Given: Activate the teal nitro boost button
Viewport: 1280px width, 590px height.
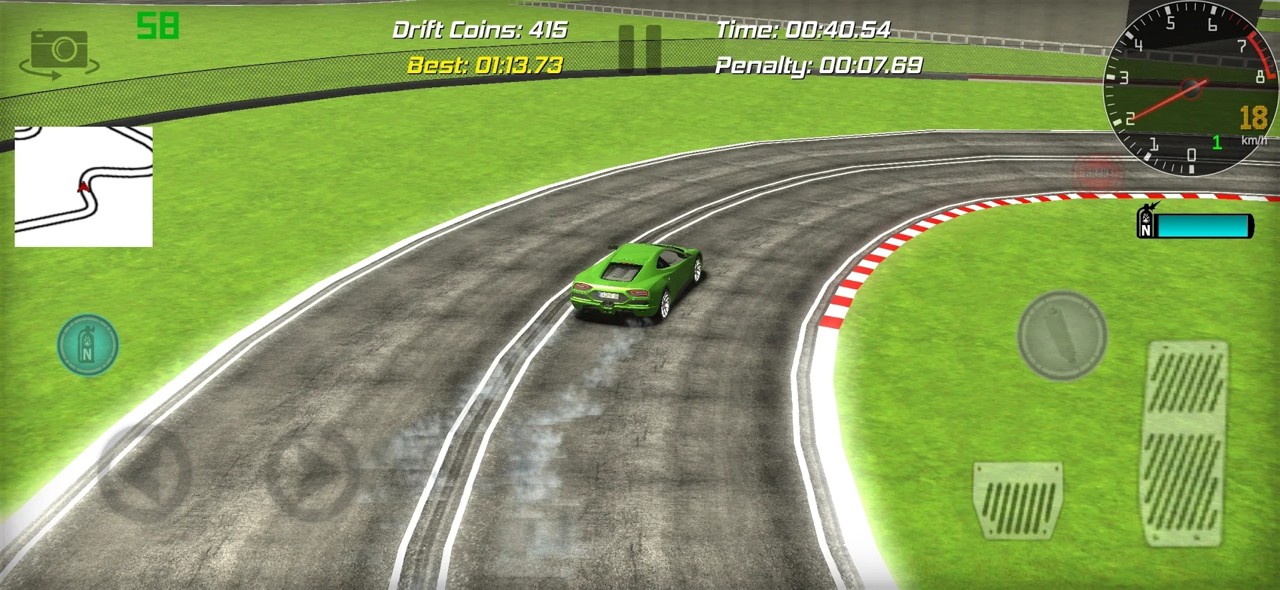Looking at the screenshot, I should click(88, 346).
